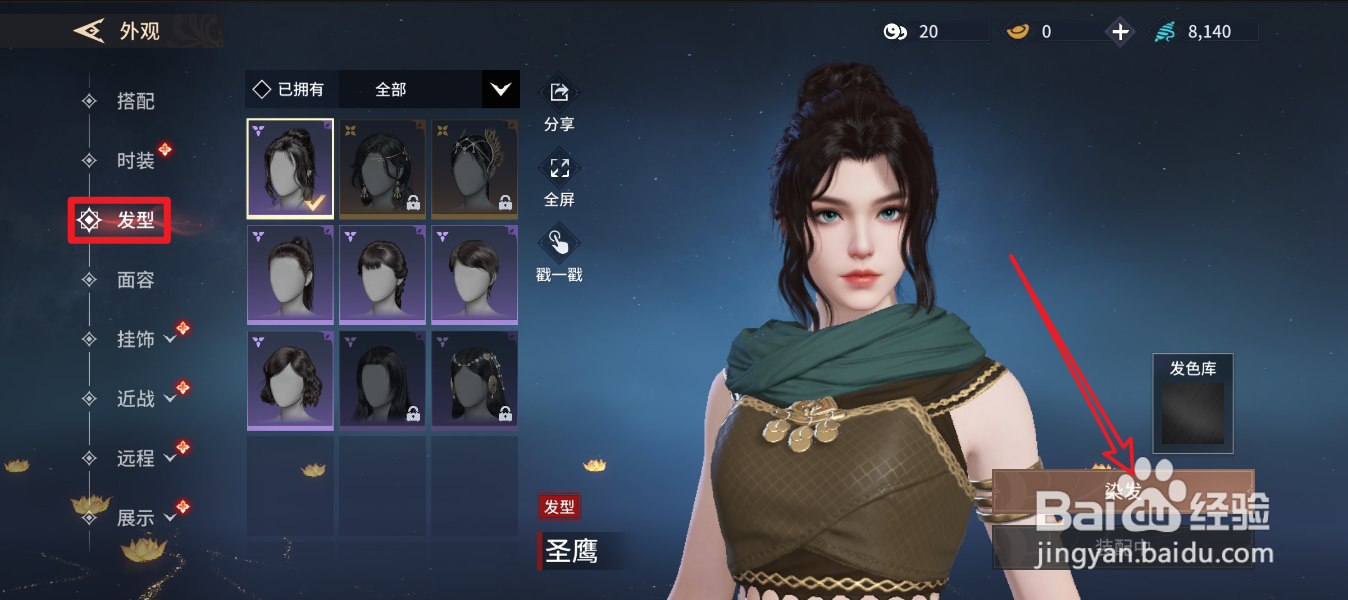Expand the 远程 ranged category
Viewport: 1348px width, 600px height.
tap(145, 458)
